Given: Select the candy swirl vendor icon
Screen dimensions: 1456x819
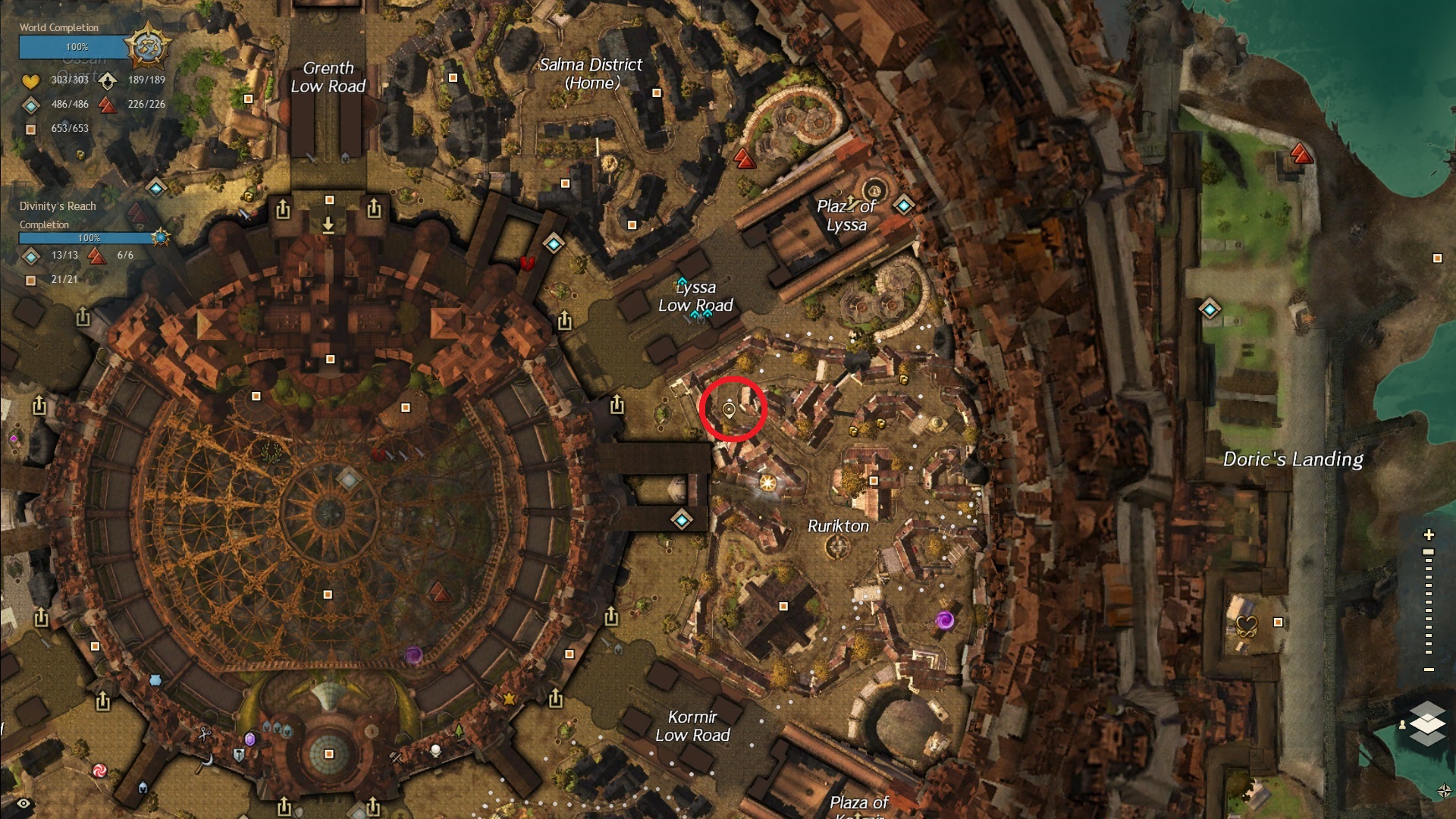Looking at the screenshot, I should (x=99, y=770).
